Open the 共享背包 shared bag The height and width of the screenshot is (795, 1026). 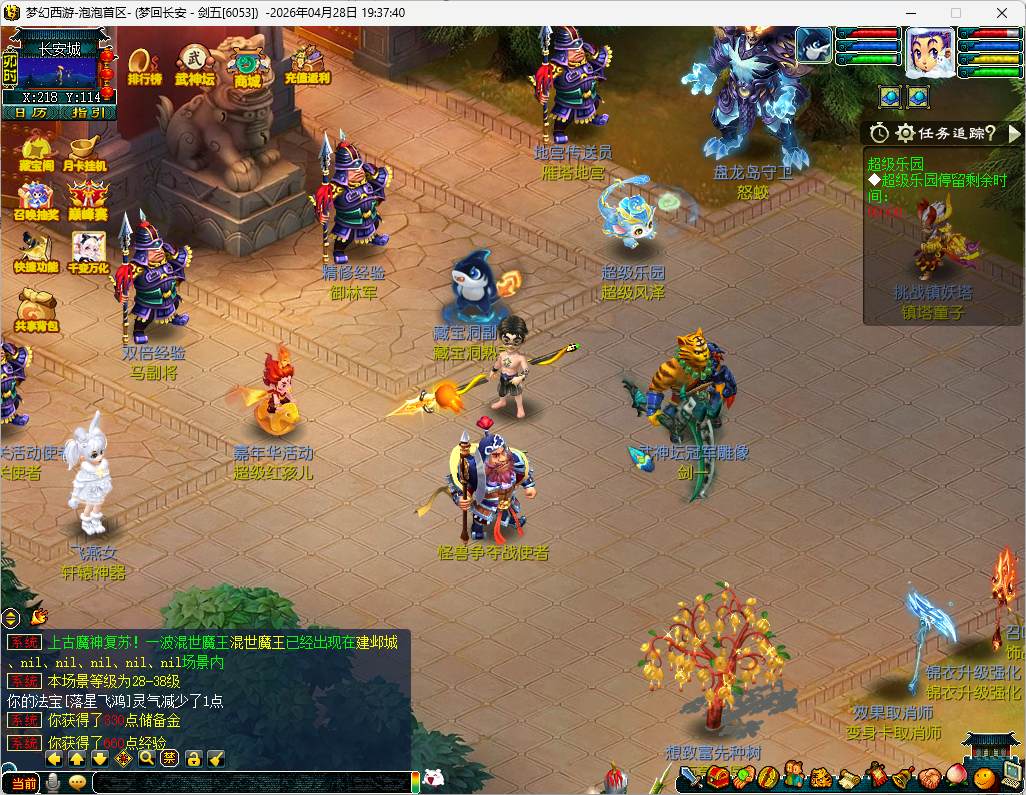click(36, 309)
